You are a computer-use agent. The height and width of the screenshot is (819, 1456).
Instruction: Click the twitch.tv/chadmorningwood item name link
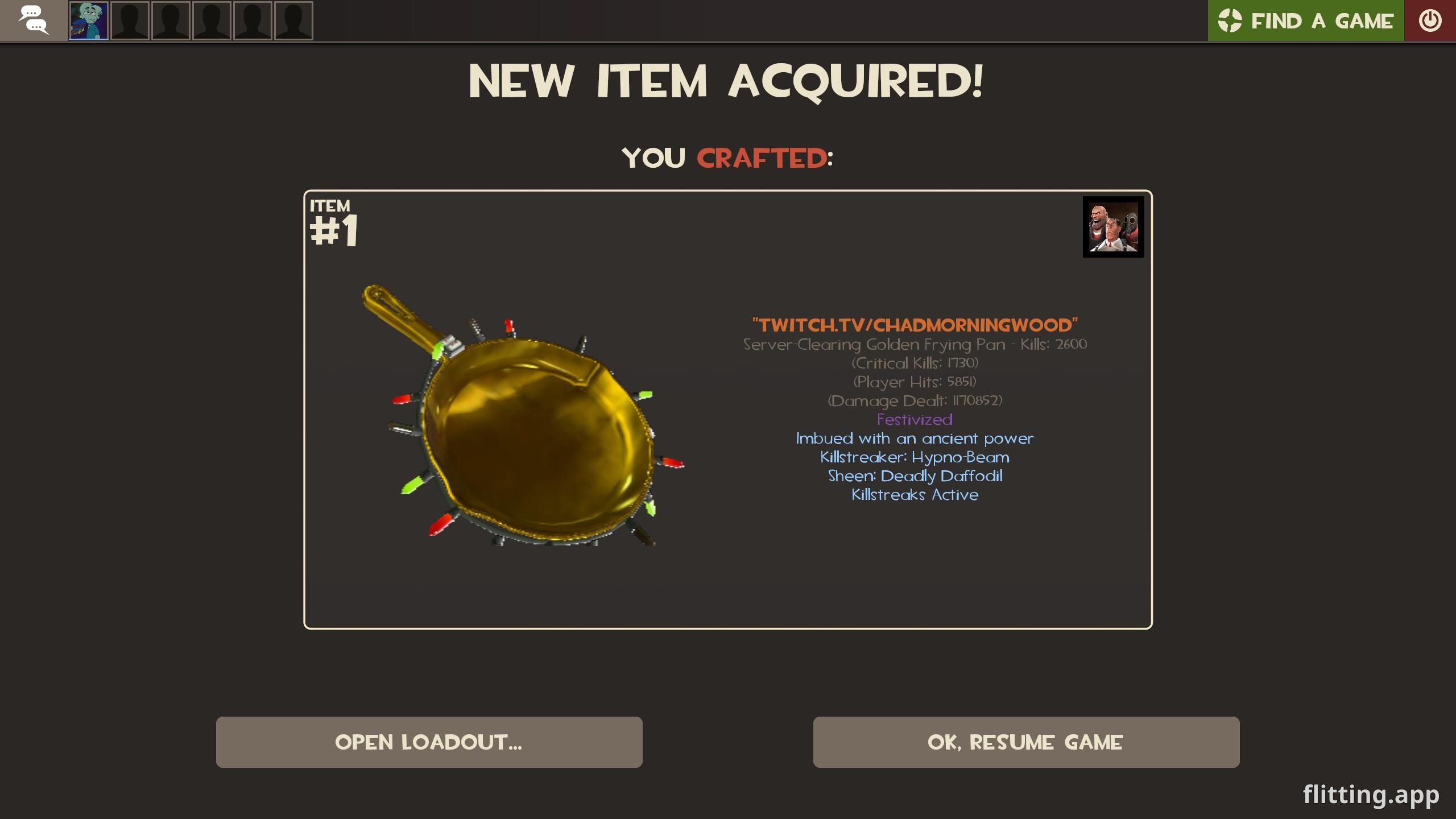[915, 325]
